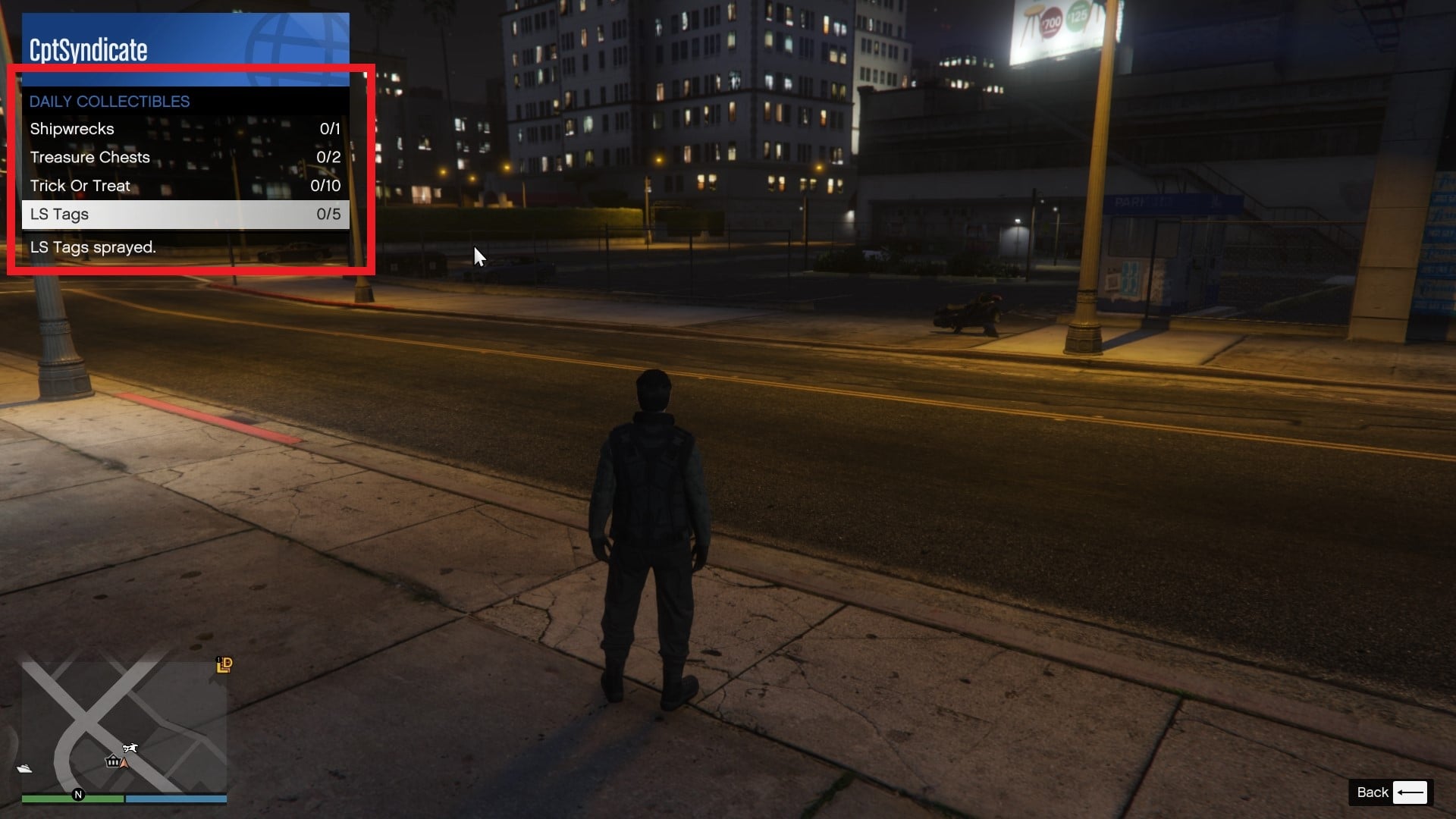Select the white animal blip on the minimap
1456x819 pixels.
pyautogui.click(x=130, y=747)
